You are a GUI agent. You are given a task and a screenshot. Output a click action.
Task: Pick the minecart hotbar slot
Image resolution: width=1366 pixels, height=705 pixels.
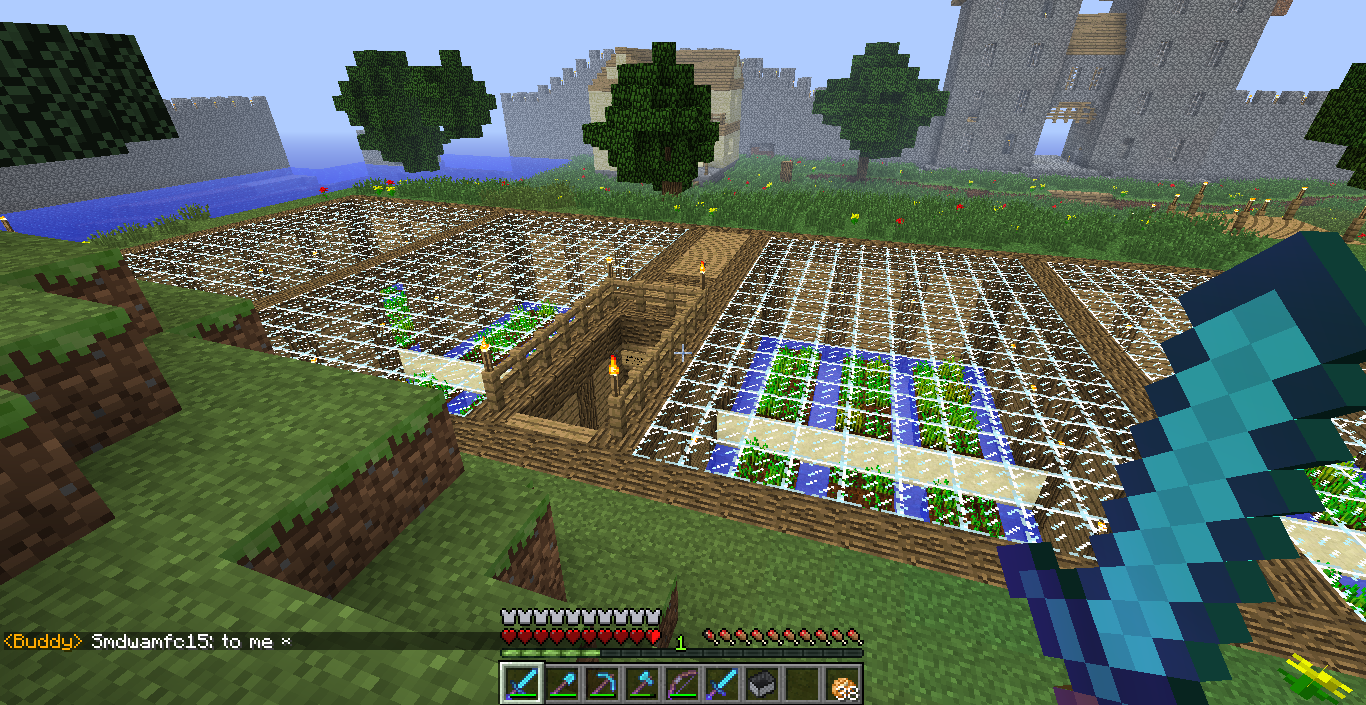pos(762,684)
